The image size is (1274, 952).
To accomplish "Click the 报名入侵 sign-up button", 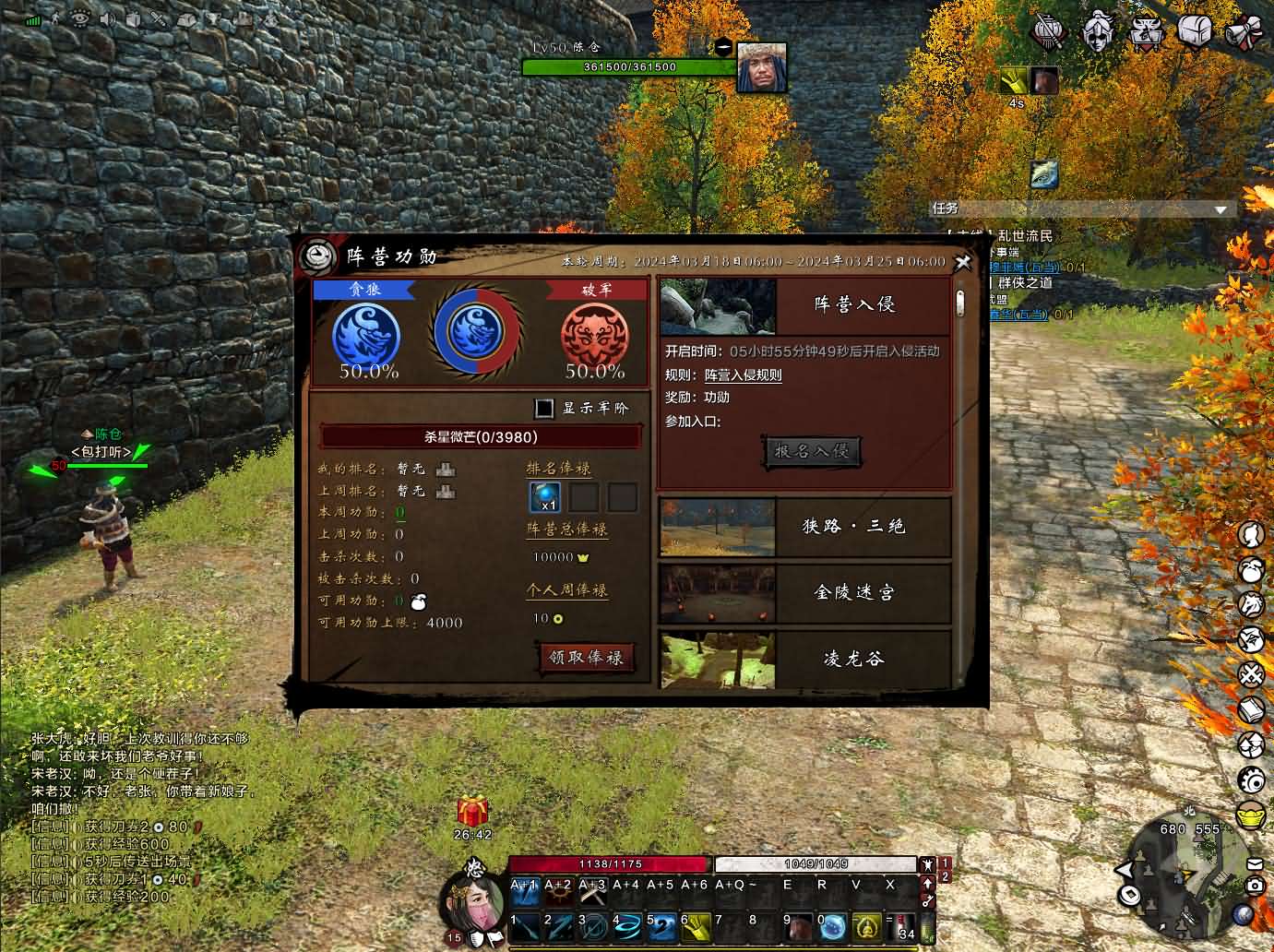I will pos(812,451).
